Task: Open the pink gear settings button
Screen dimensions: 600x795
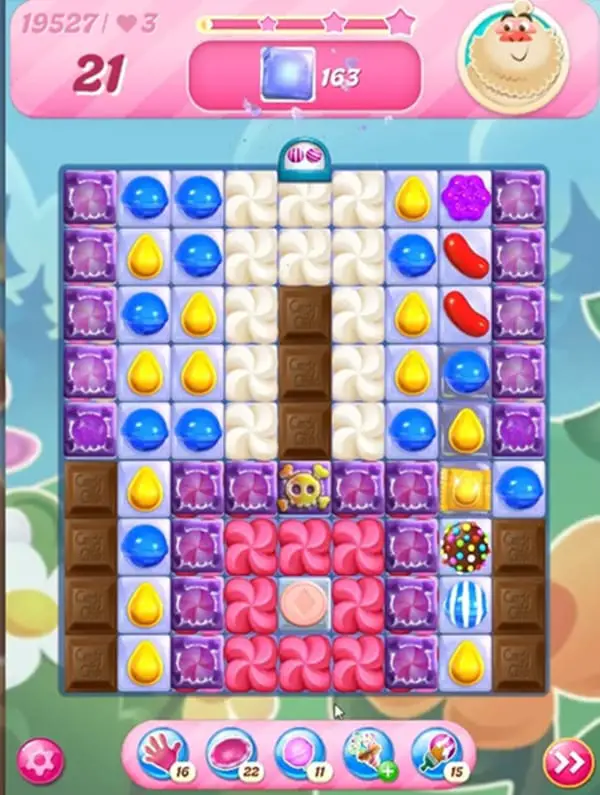Action: tap(40, 762)
